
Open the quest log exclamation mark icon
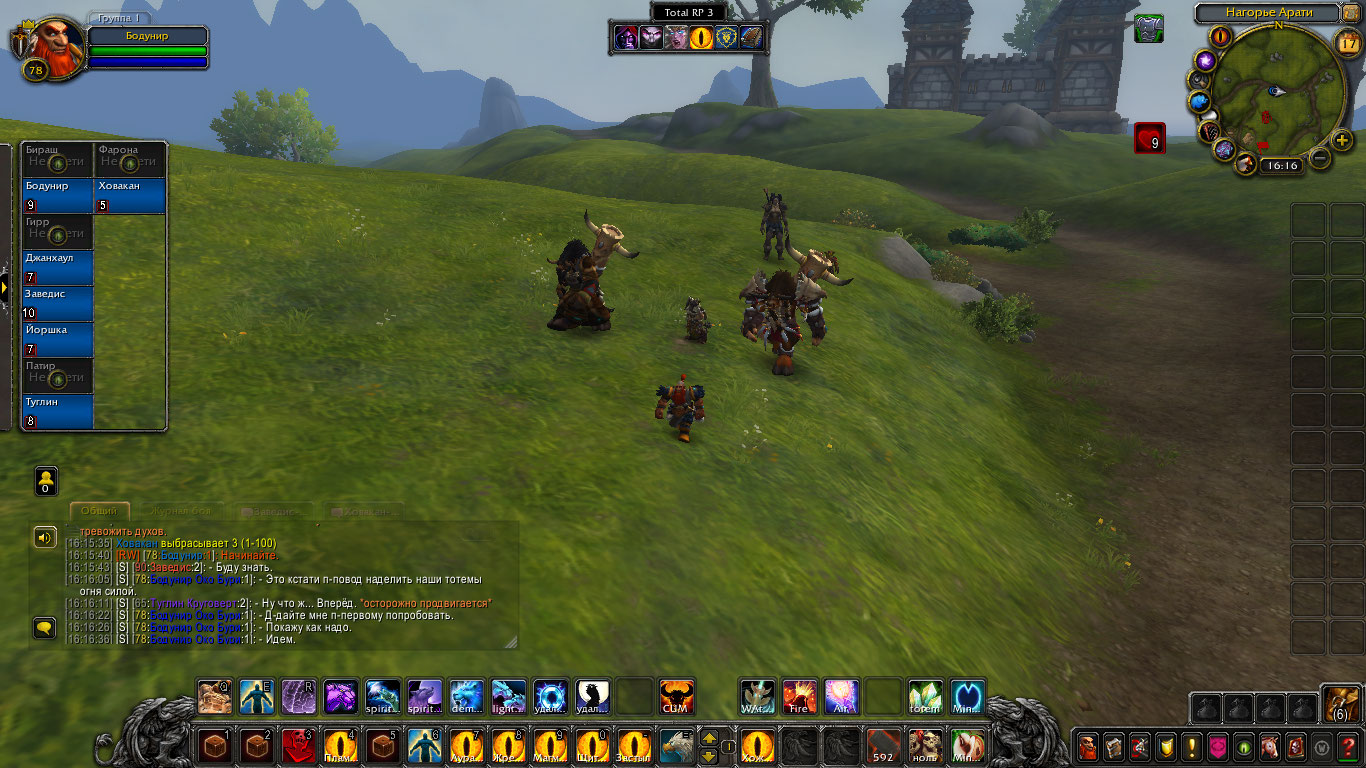[x=1192, y=746]
